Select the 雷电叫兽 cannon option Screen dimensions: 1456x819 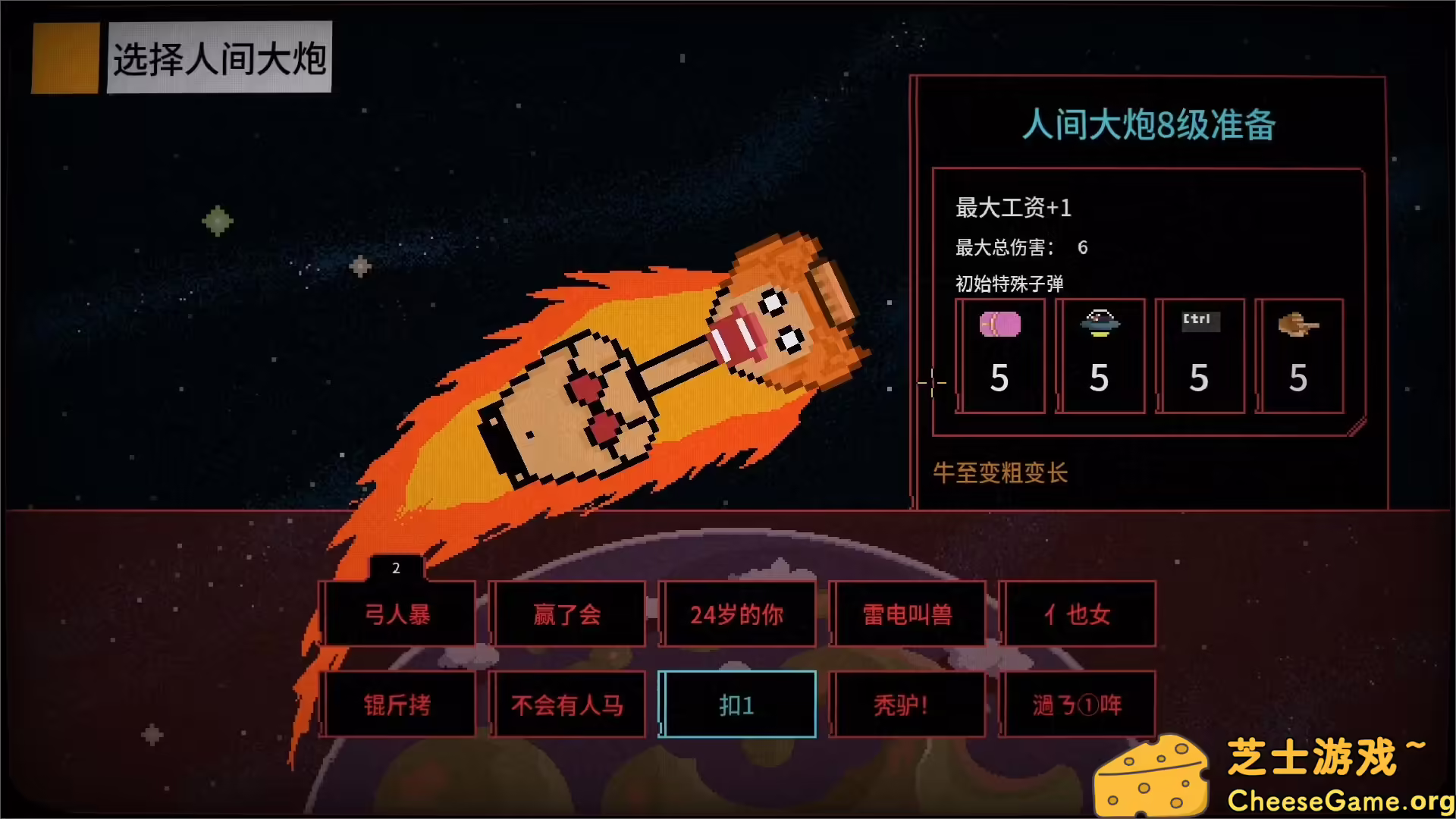point(908,614)
